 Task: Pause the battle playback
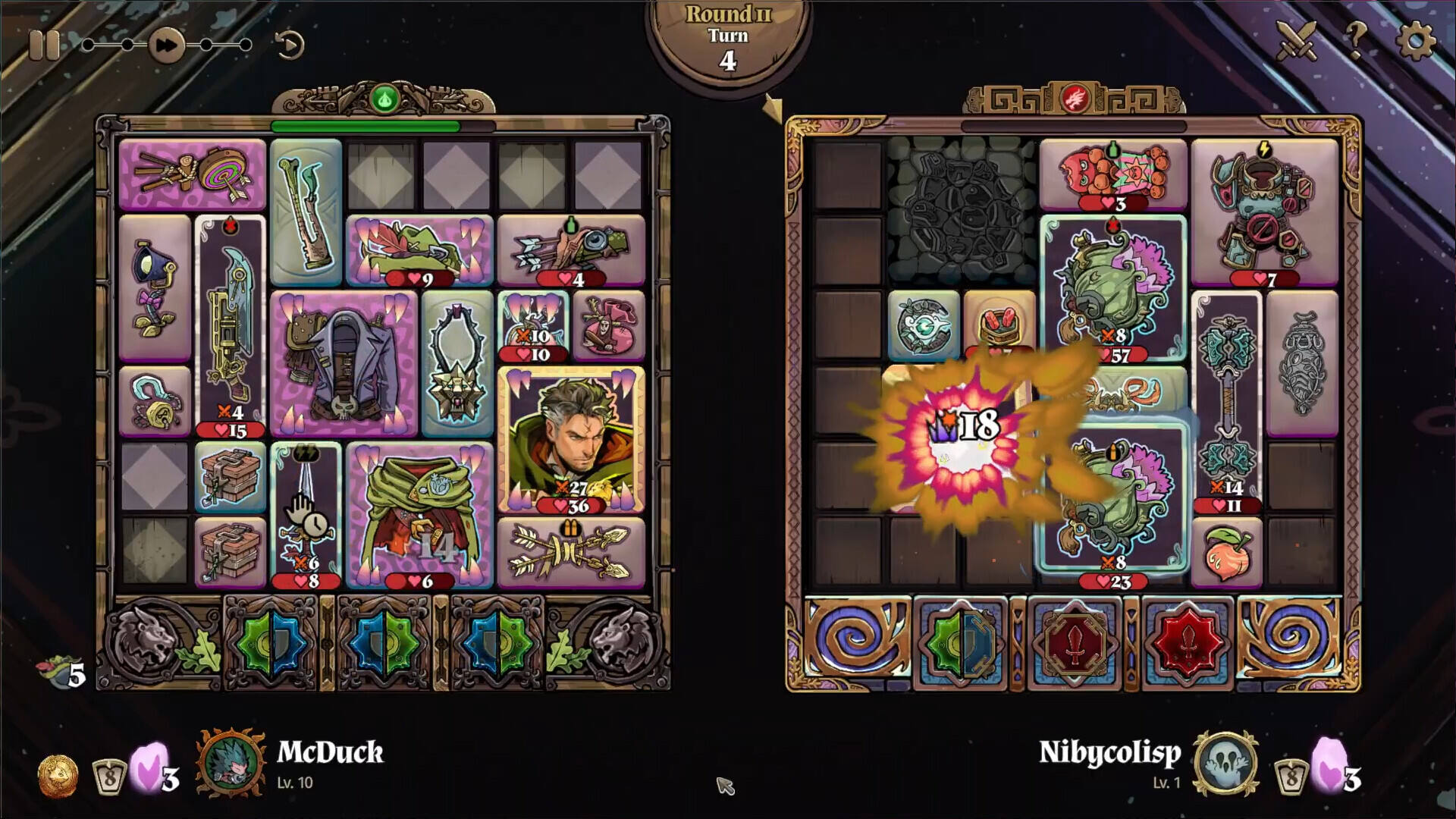click(x=43, y=45)
